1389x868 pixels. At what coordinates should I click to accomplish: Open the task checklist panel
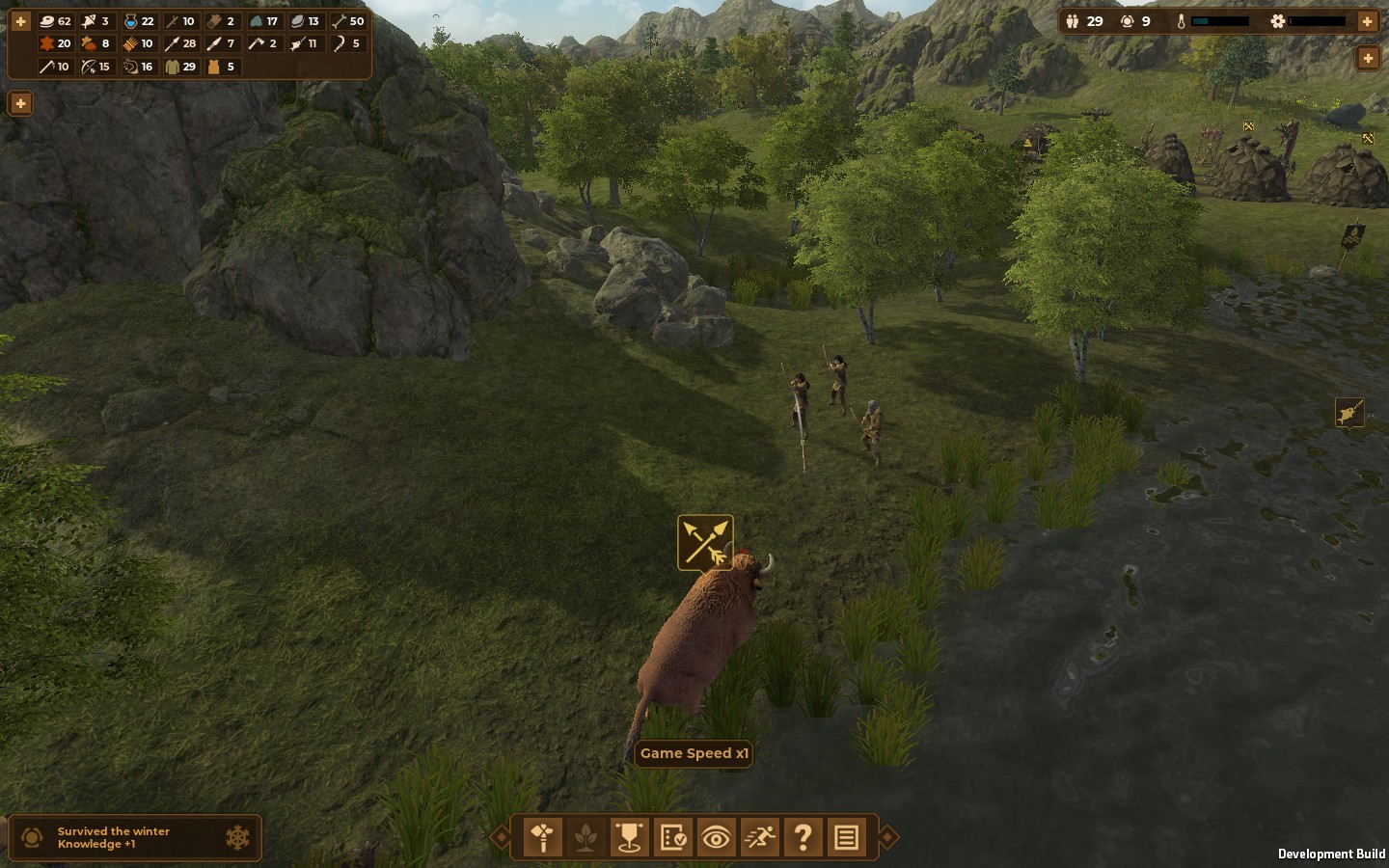[x=672, y=837]
